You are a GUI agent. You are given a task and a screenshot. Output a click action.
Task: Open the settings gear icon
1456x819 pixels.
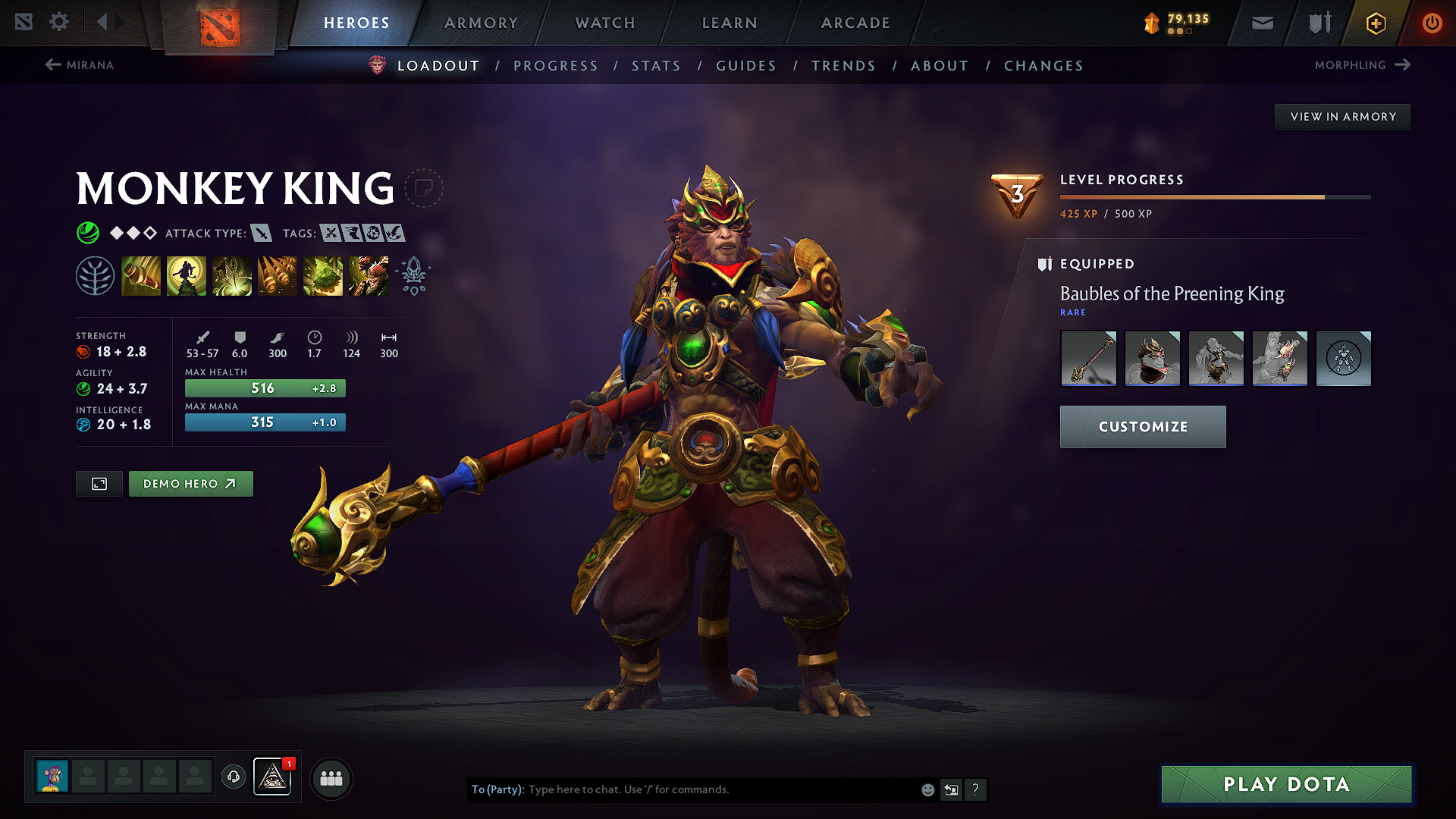(59, 22)
